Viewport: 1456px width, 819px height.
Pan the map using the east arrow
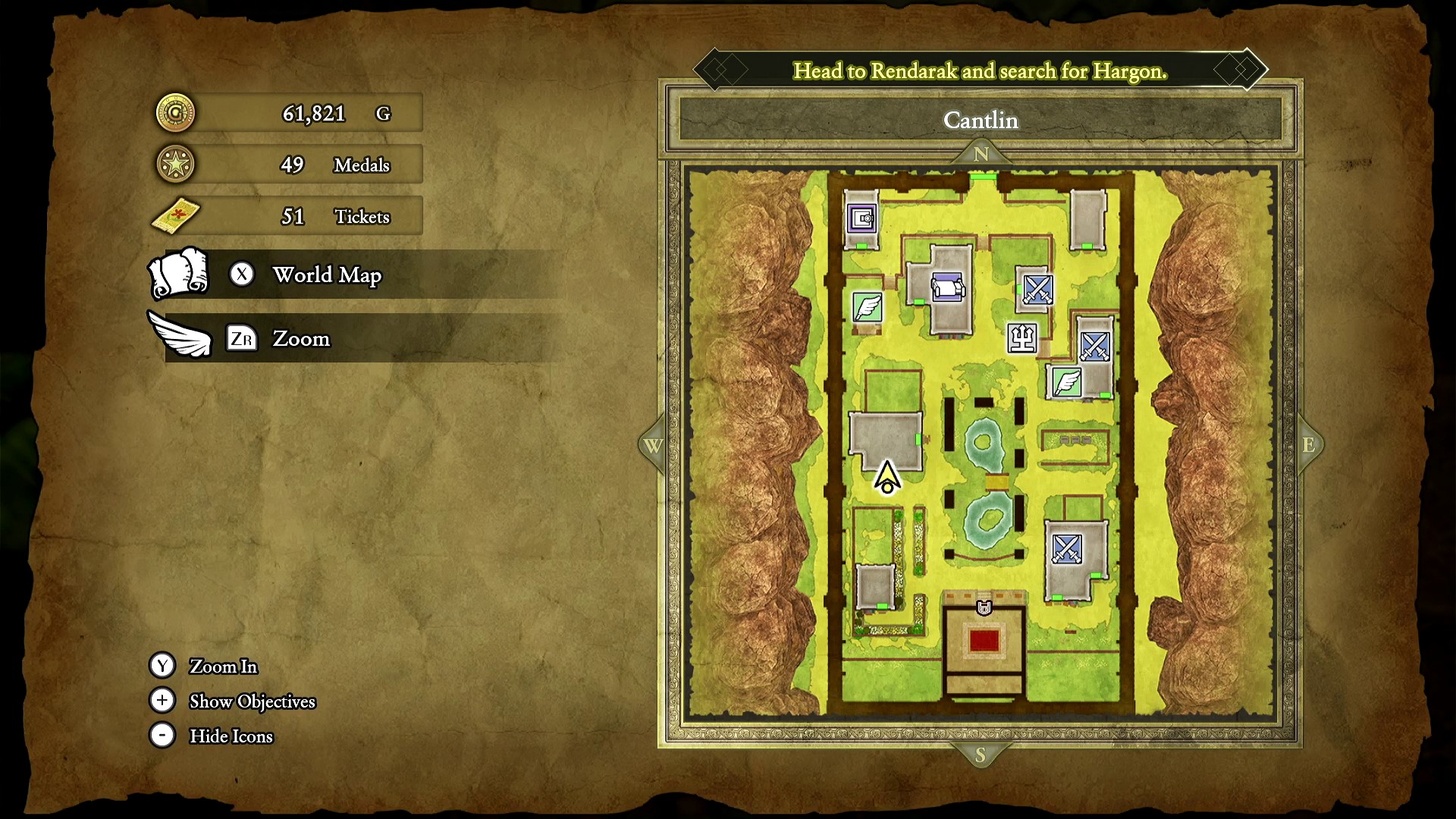[1309, 445]
